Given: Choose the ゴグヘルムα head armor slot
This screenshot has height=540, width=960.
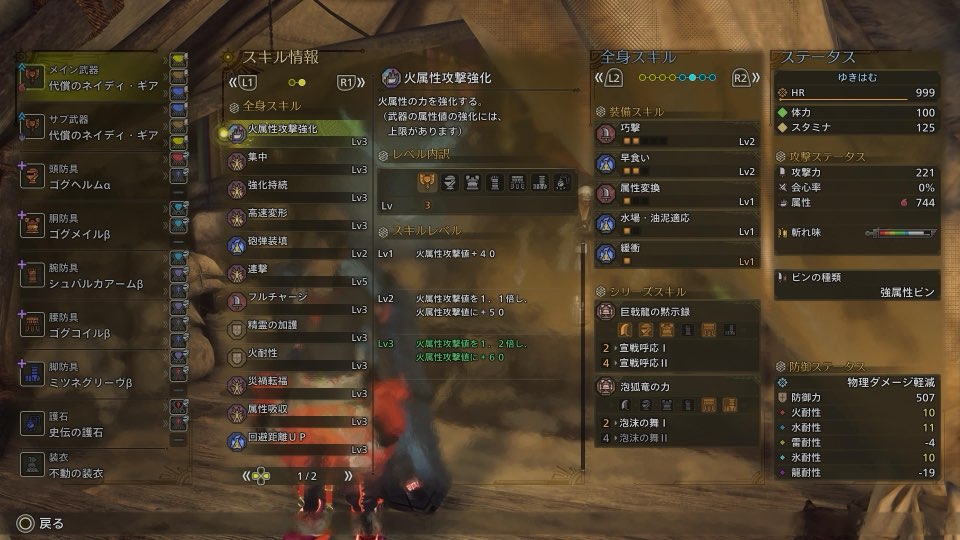Looking at the screenshot, I should [x=92, y=176].
